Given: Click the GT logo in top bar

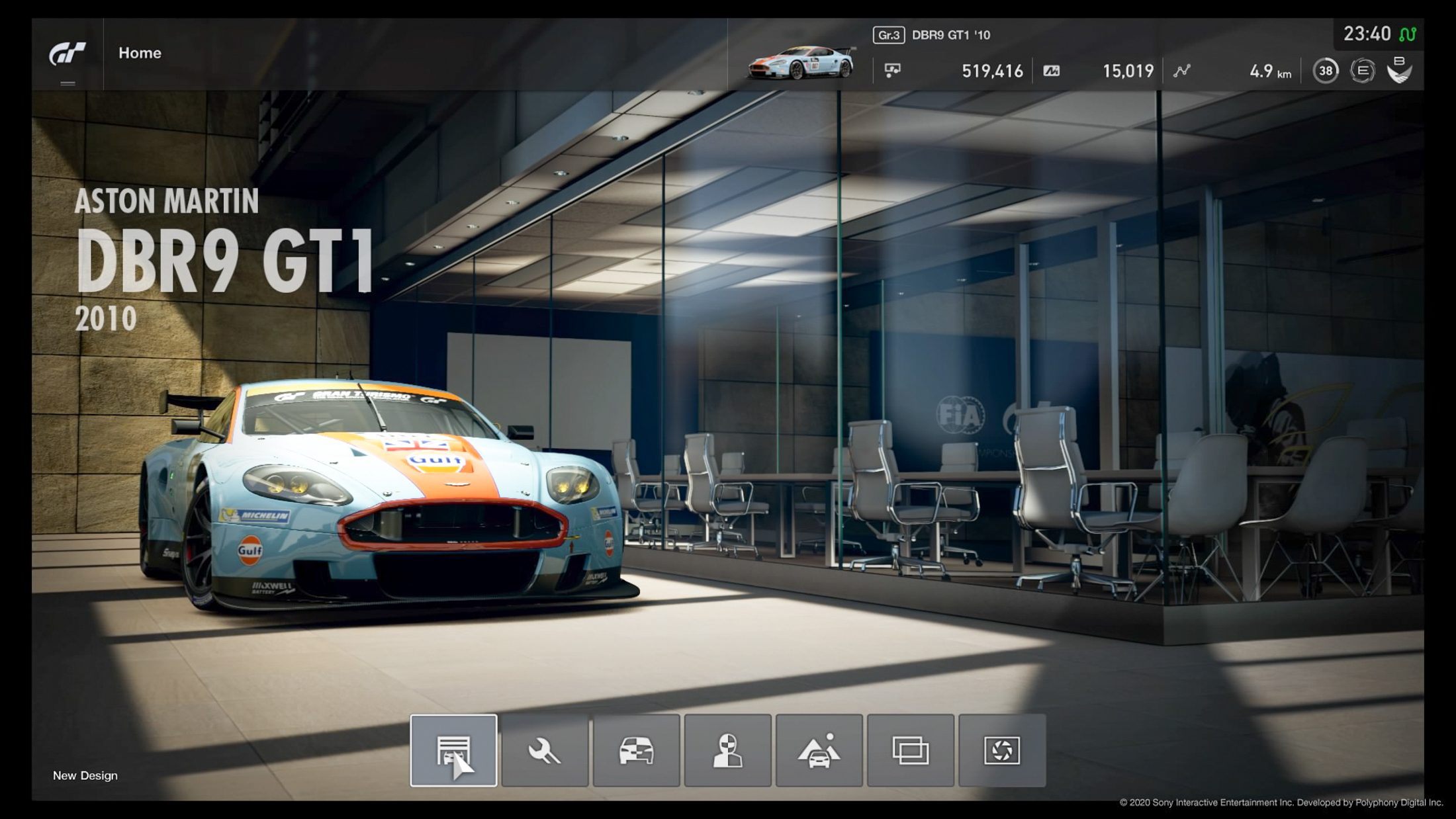Looking at the screenshot, I should 68,53.
